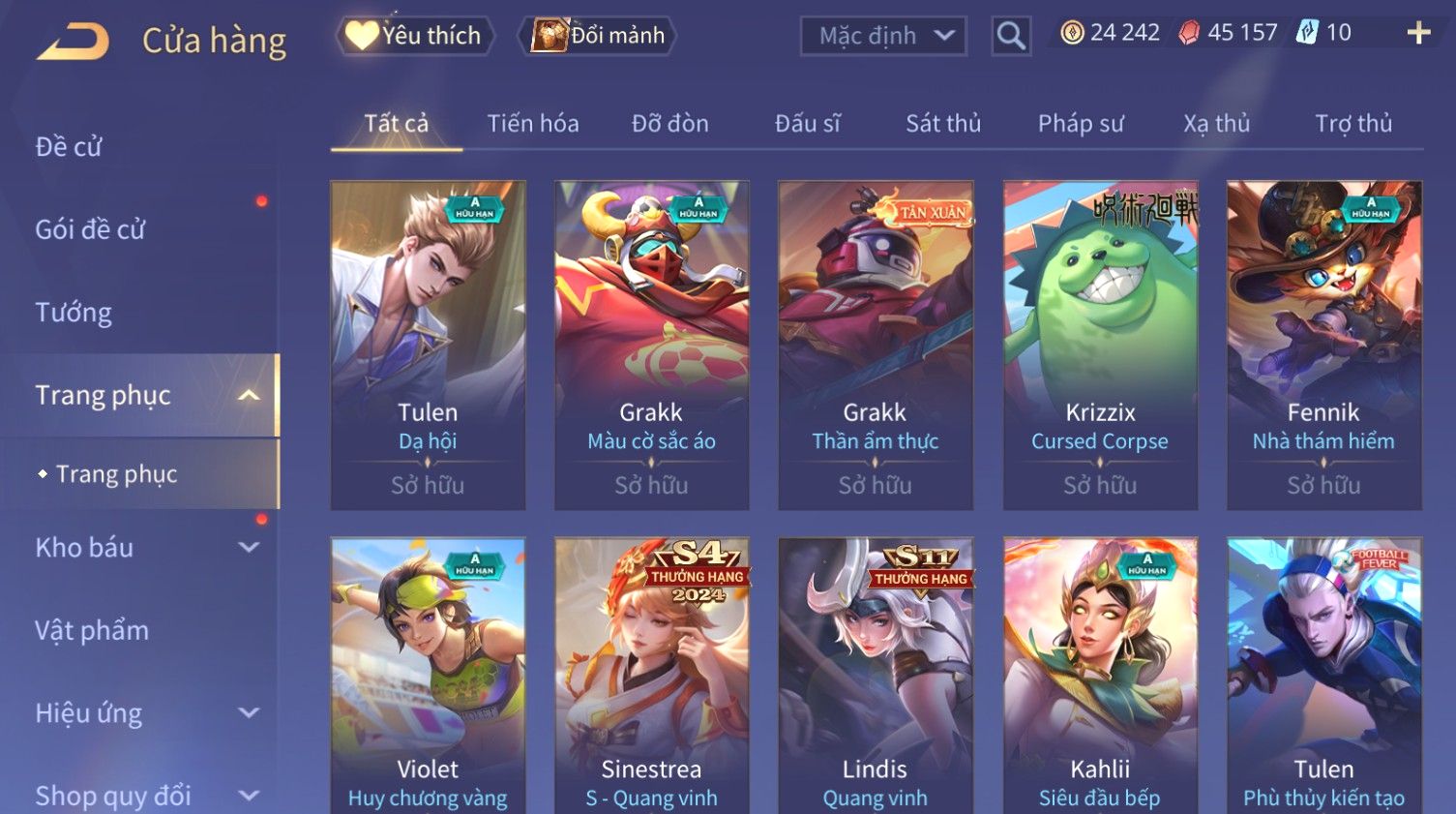
Task: Add currency with the plus button
Action: 1417,33
